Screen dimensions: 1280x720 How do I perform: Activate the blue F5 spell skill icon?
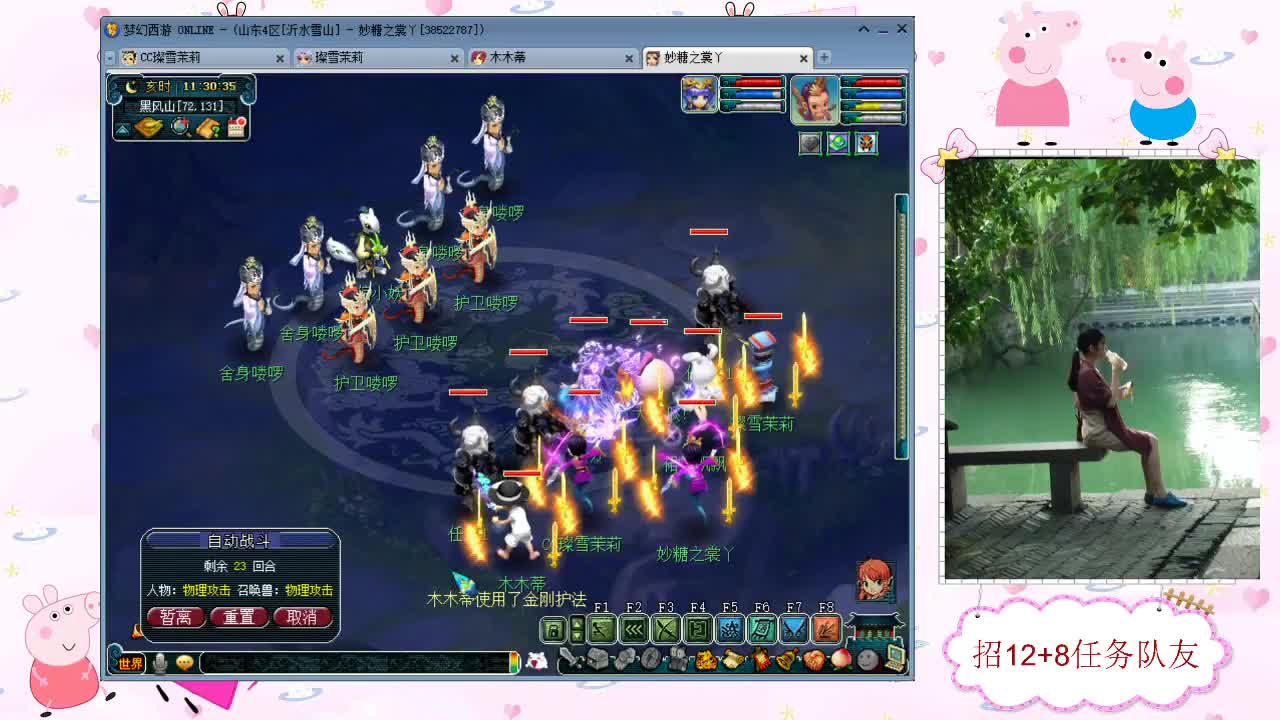[x=729, y=629]
